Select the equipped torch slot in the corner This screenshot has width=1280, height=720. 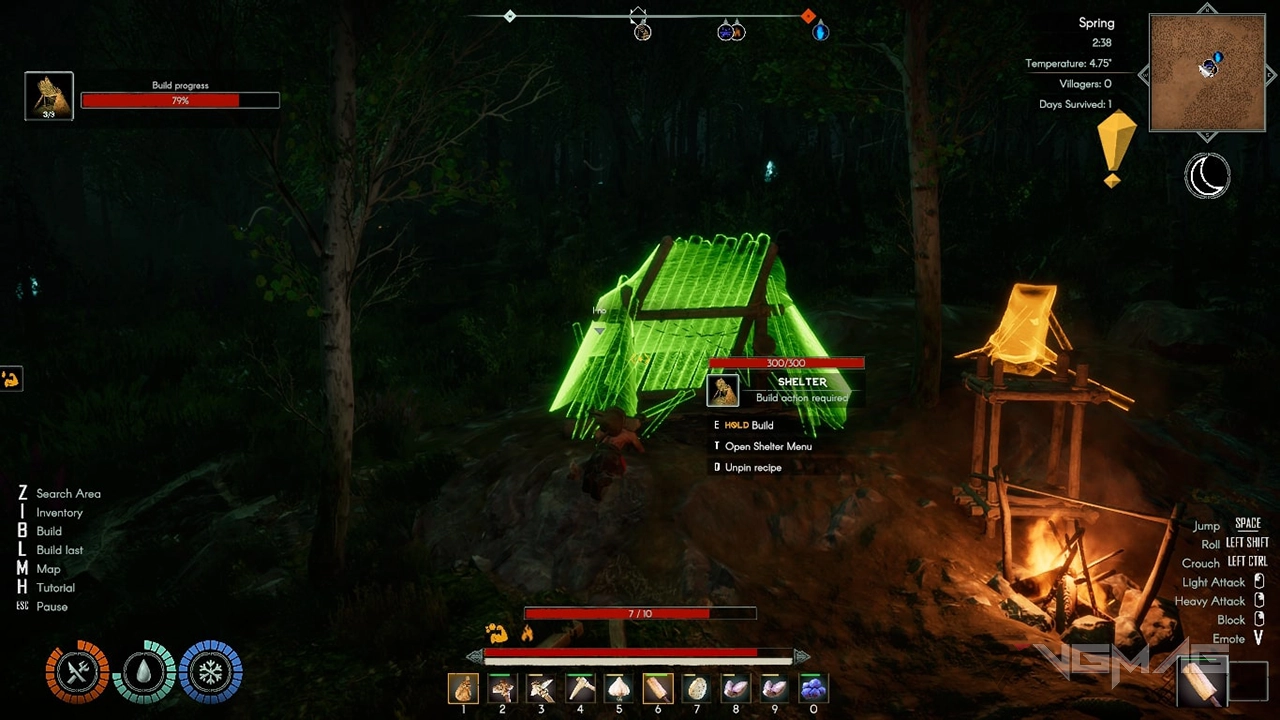point(1201,683)
